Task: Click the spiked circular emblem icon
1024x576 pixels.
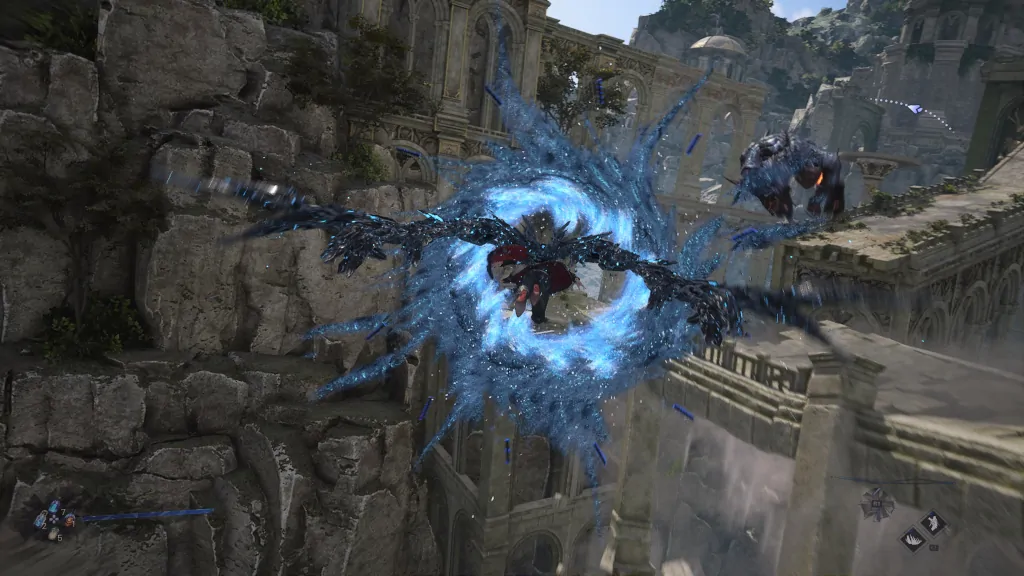Action: coord(877,504)
